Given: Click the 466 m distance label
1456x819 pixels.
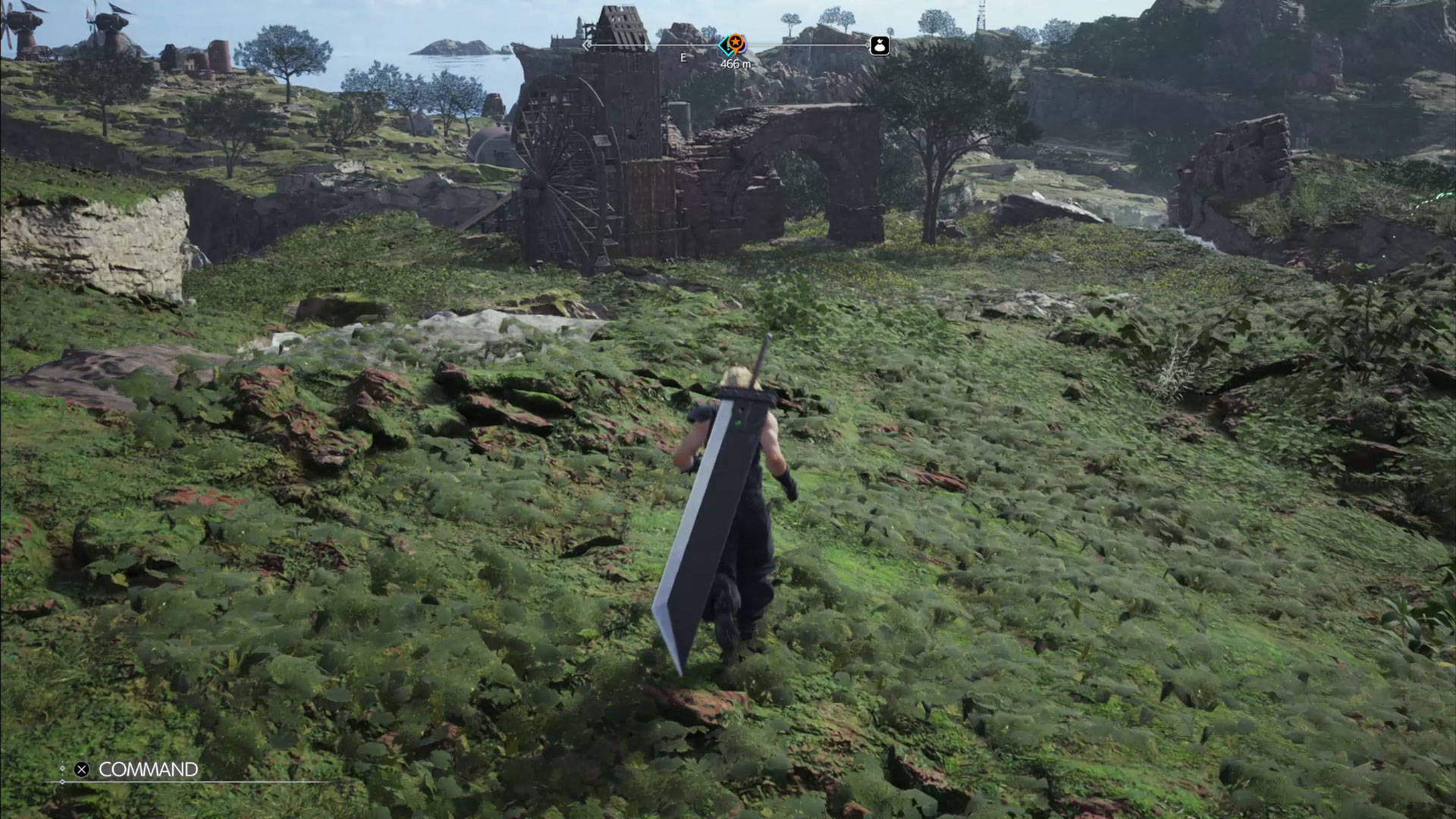Looking at the screenshot, I should click(735, 64).
